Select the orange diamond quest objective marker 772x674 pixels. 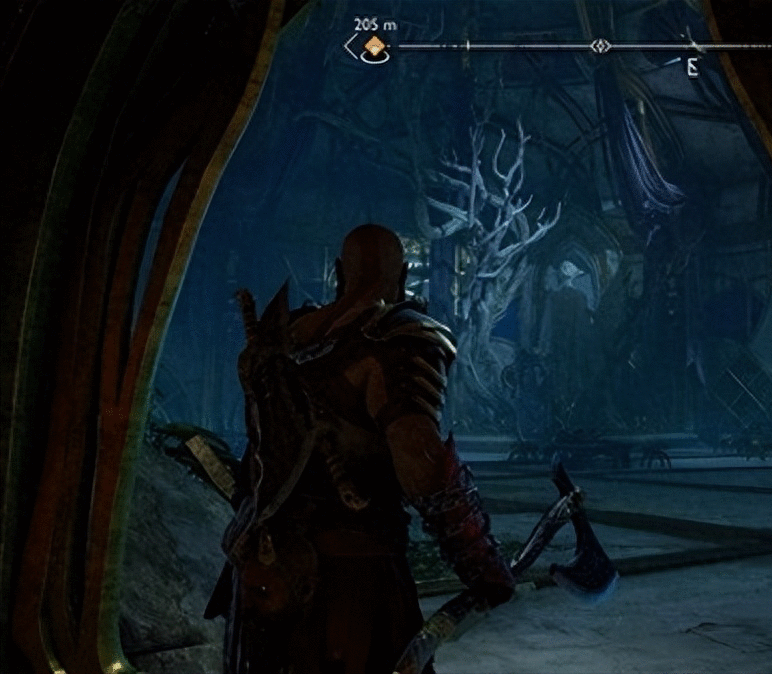tap(374, 46)
